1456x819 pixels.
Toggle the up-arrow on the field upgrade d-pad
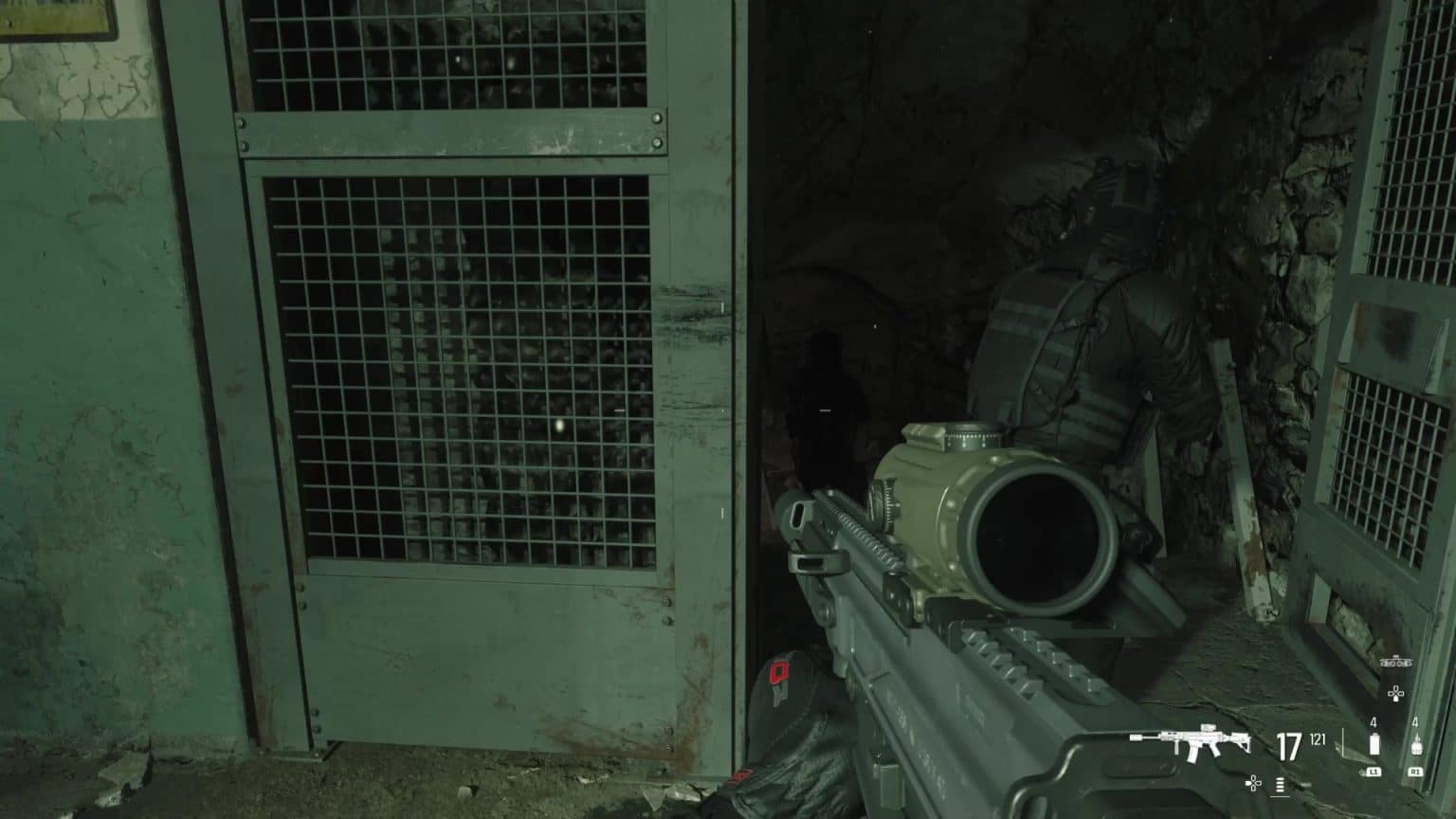click(x=1395, y=686)
